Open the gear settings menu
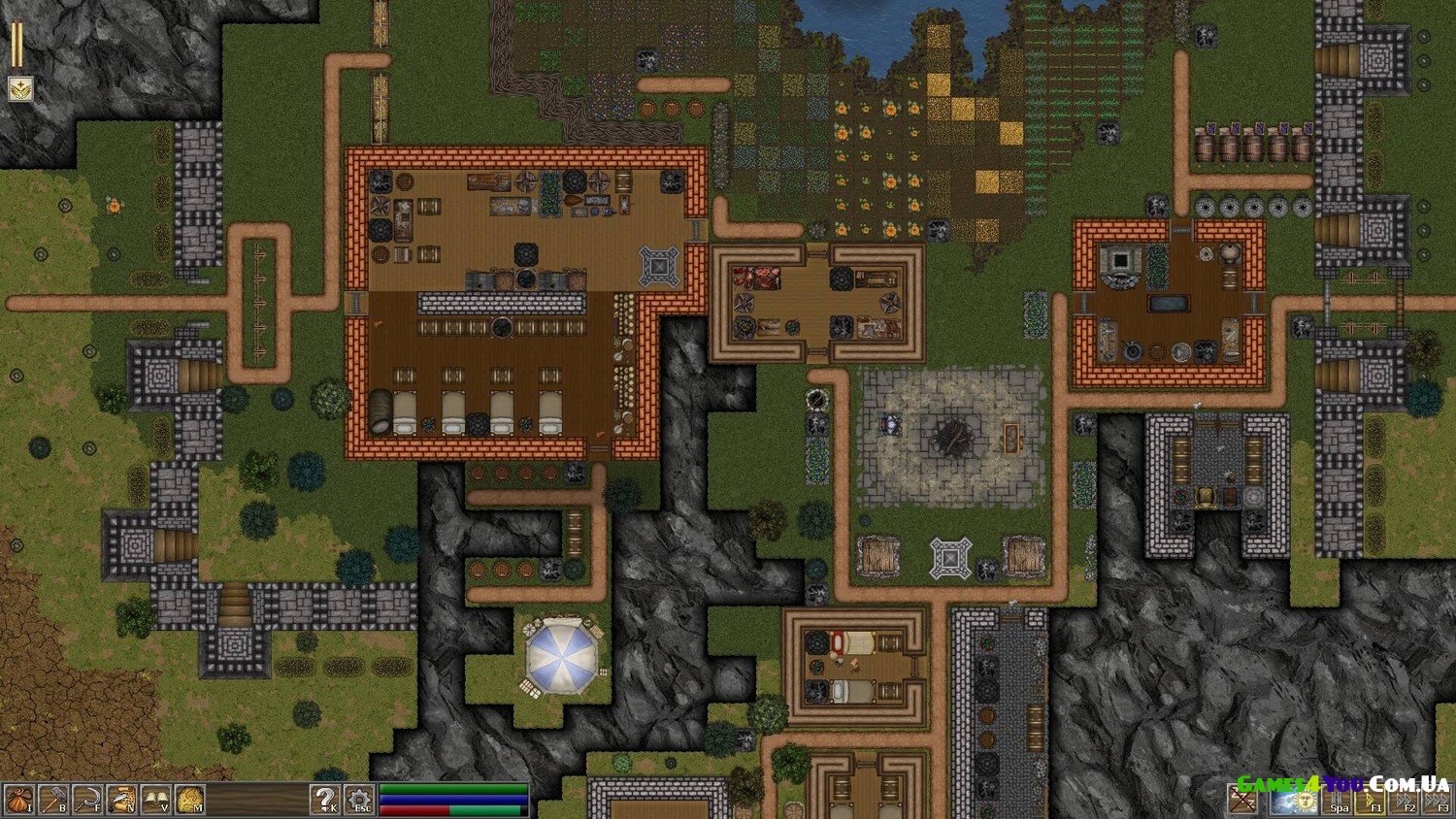Screen dimensions: 1456x819 [359, 800]
